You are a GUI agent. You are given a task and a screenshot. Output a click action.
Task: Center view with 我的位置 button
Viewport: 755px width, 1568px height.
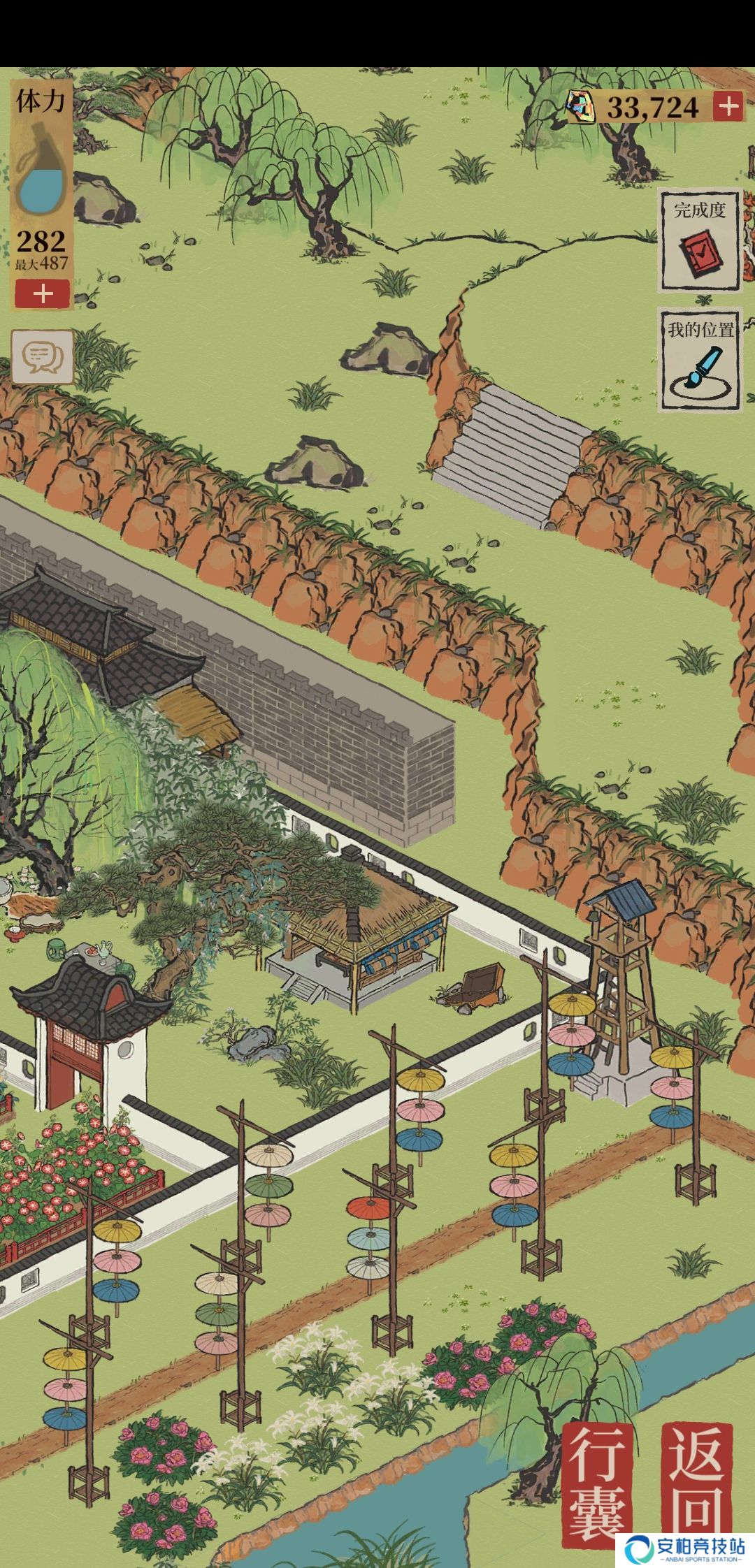[700, 360]
